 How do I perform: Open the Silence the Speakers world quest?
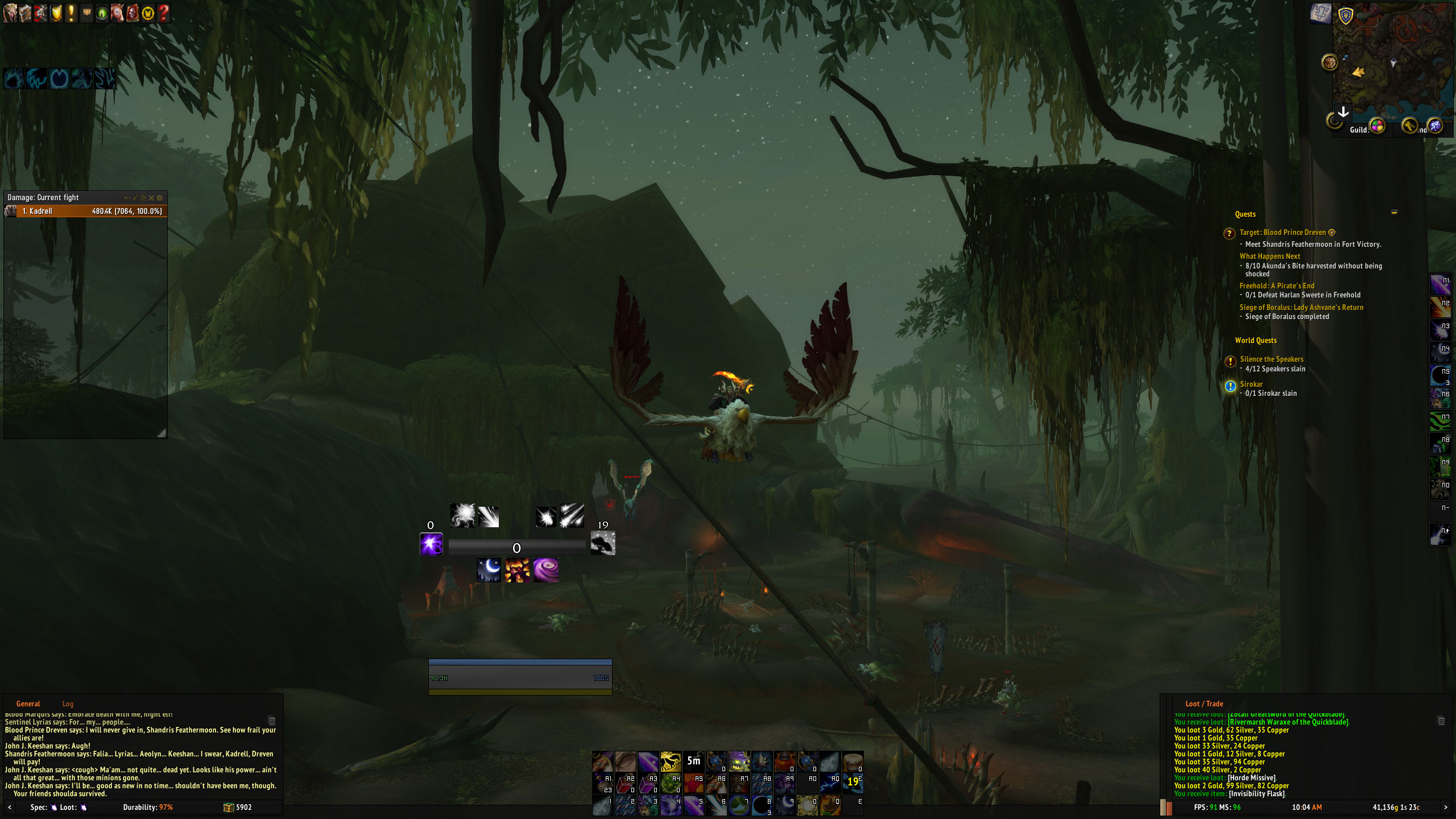point(1271,359)
